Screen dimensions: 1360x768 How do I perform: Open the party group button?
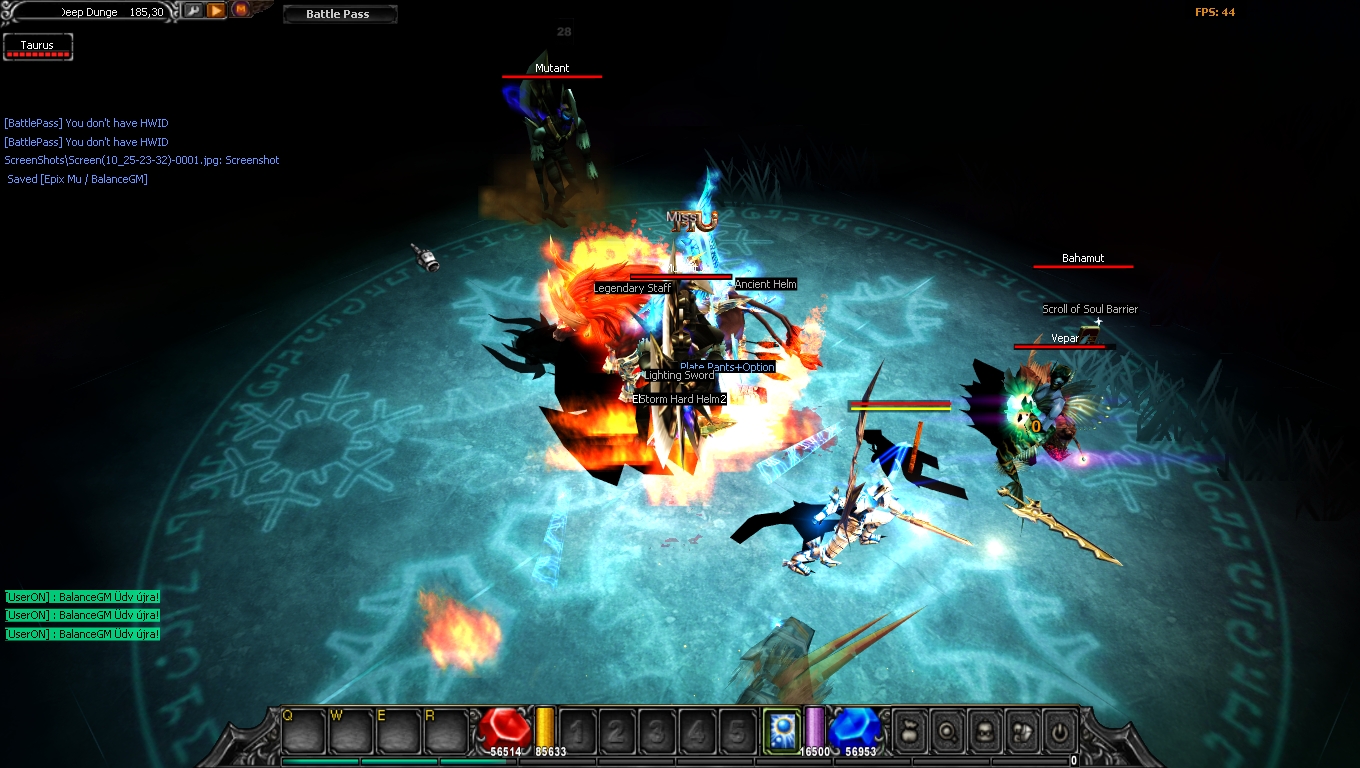(1022, 732)
